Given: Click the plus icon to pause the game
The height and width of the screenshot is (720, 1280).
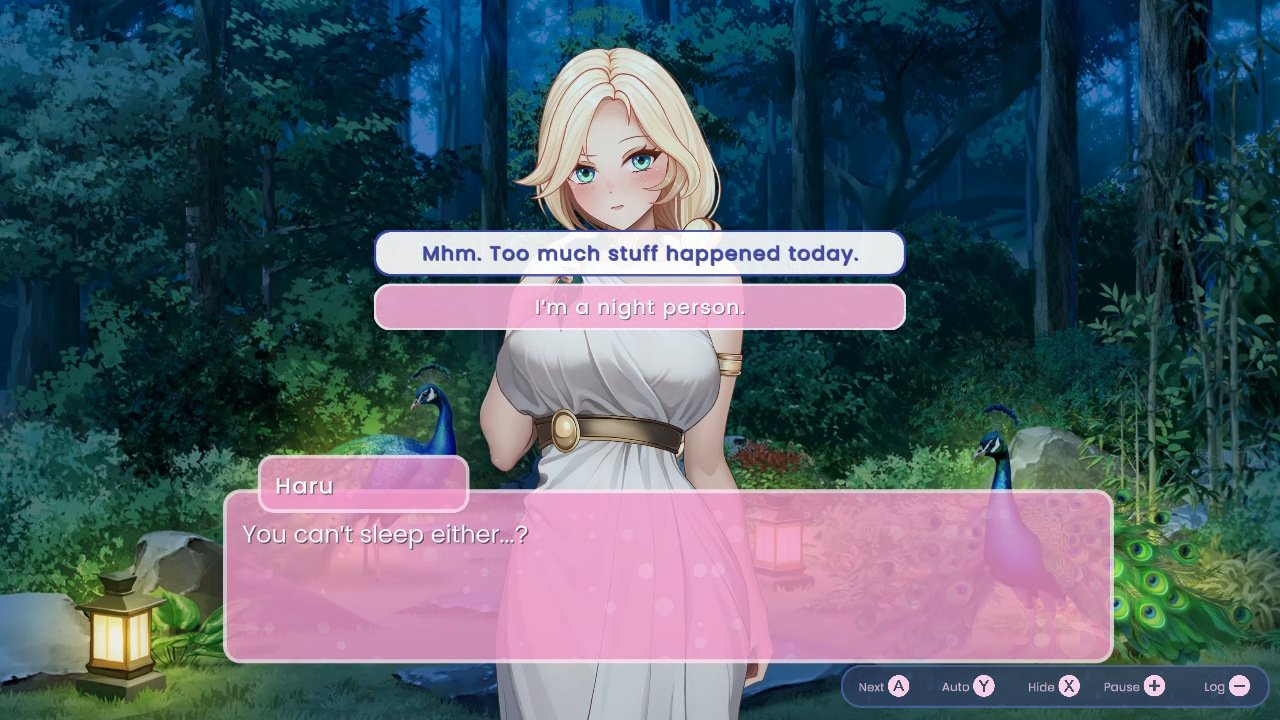Looking at the screenshot, I should (1154, 687).
